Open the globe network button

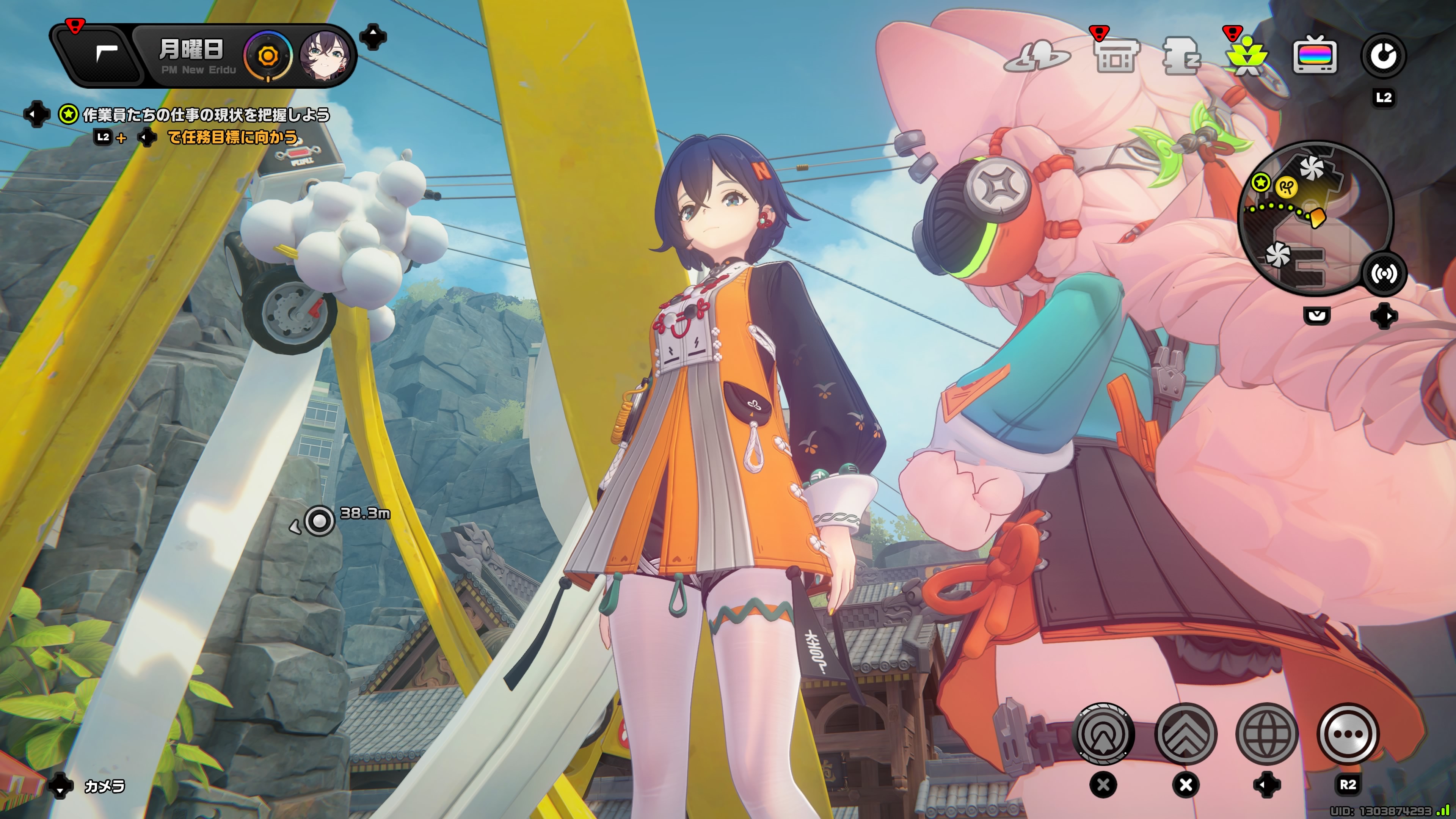1267,734
